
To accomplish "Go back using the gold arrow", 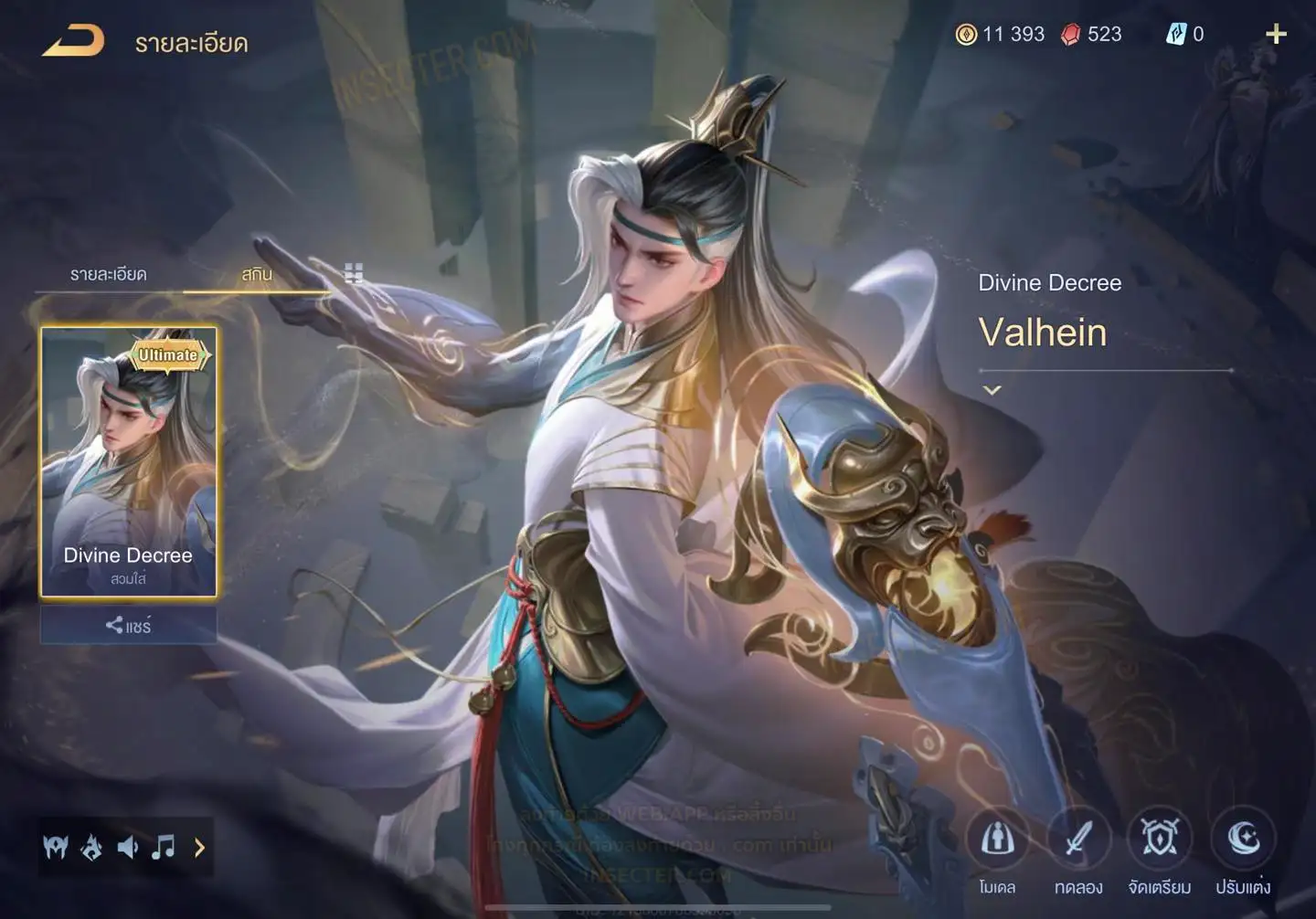I will coord(73,41).
